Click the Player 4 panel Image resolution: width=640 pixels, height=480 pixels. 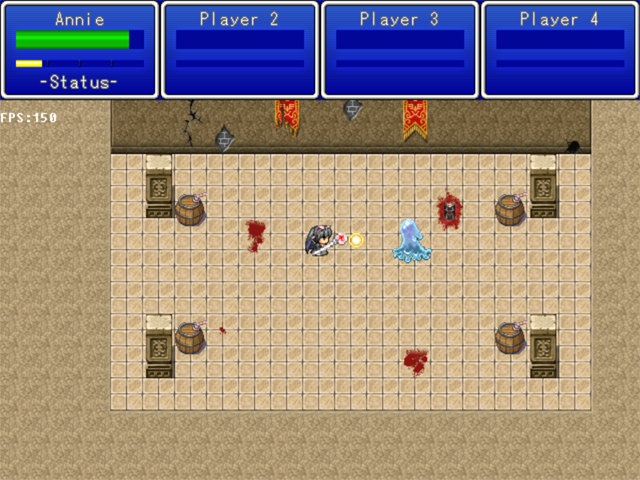coord(560,50)
